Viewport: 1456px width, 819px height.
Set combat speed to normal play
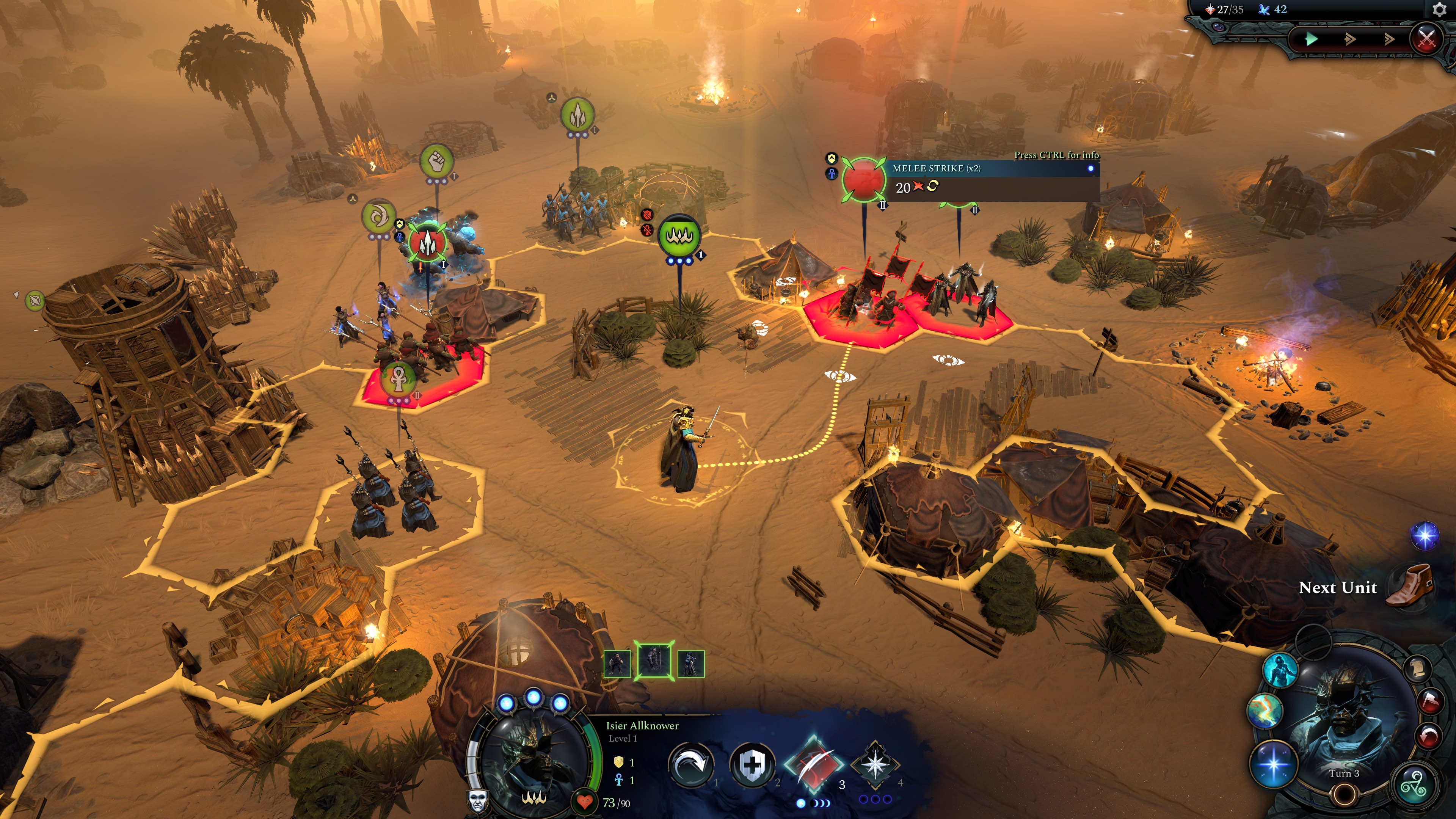pos(1312,39)
